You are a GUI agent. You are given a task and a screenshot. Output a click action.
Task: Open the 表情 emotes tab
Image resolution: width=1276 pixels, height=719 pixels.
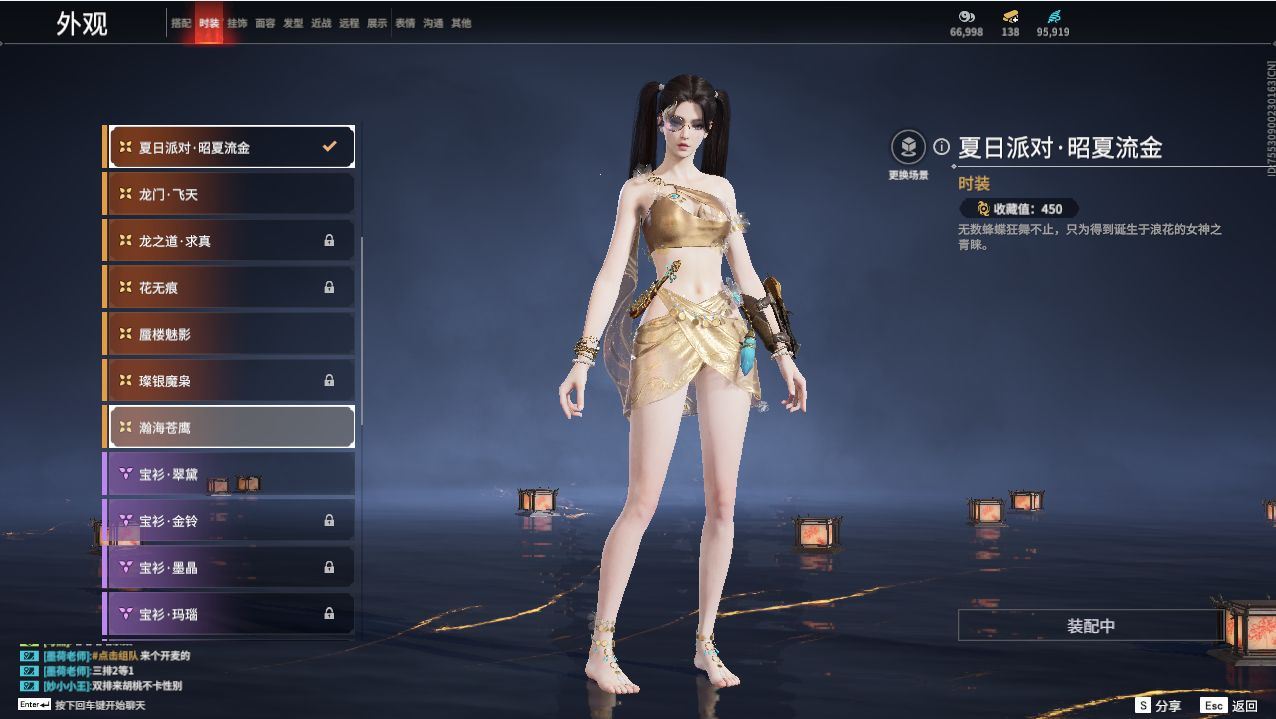tap(405, 23)
